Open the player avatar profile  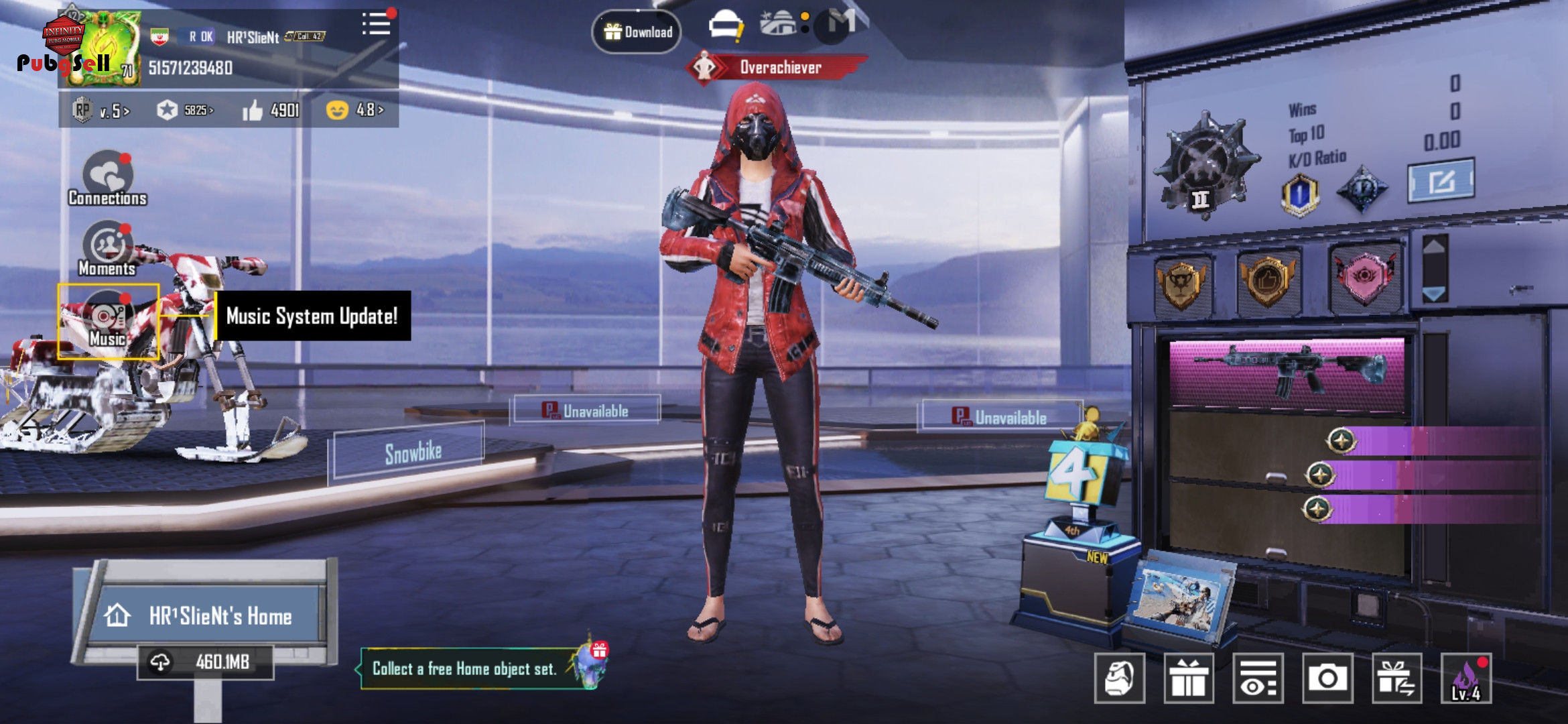point(104,48)
